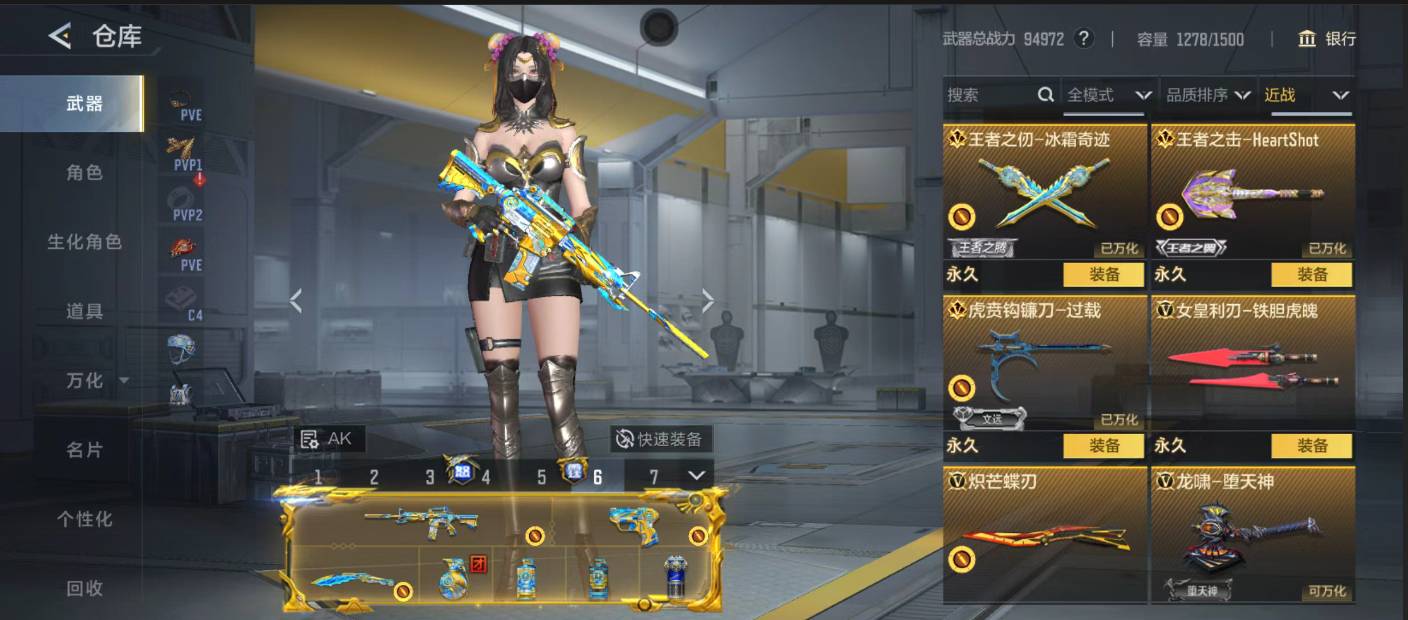The image size is (1408, 620).
Task: Select the 道具 category
Action: (x=84, y=311)
